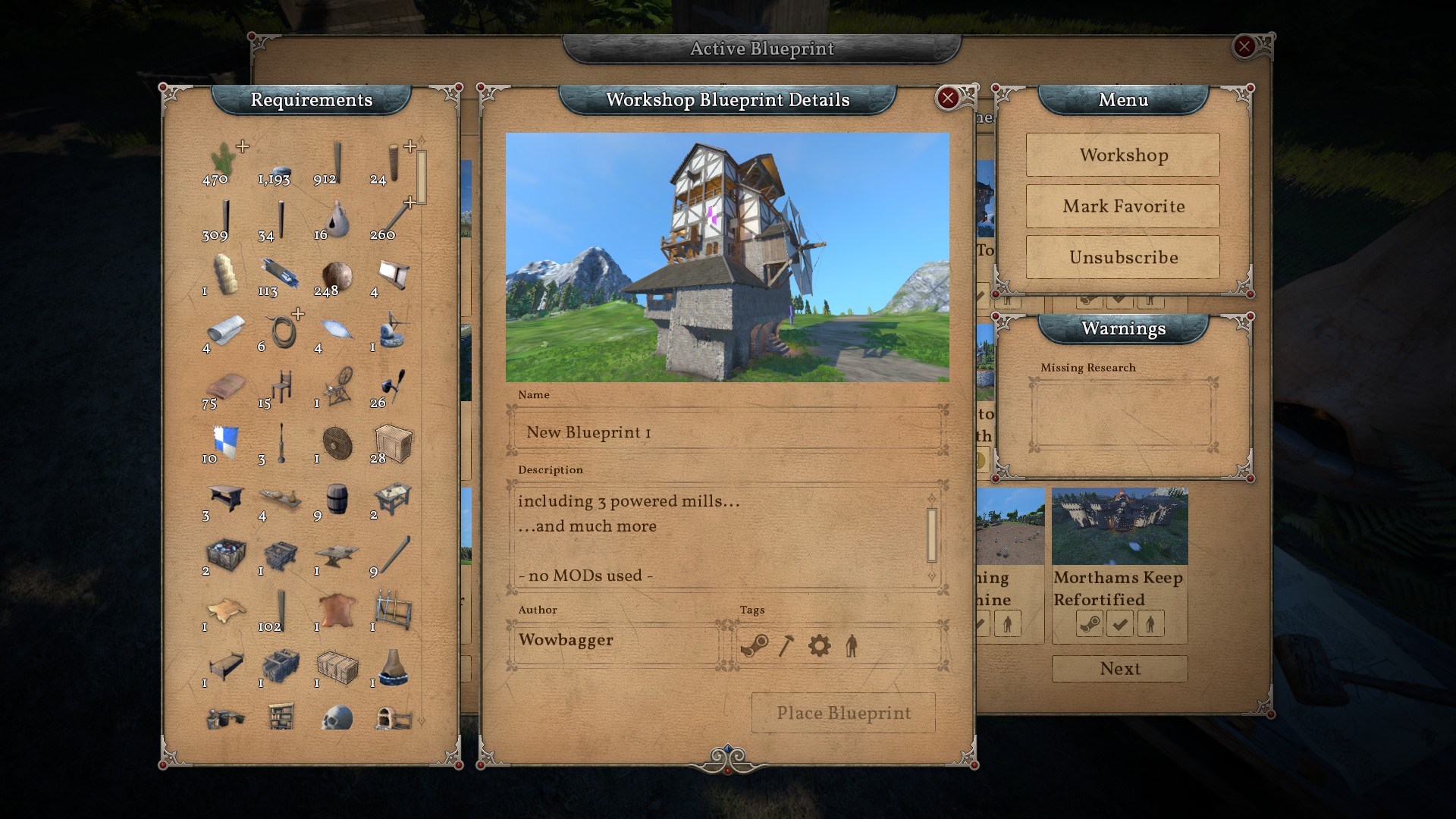Select the wooden barrel requirement item
This screenshot has height=819, width=1456.
coord(337,499)
